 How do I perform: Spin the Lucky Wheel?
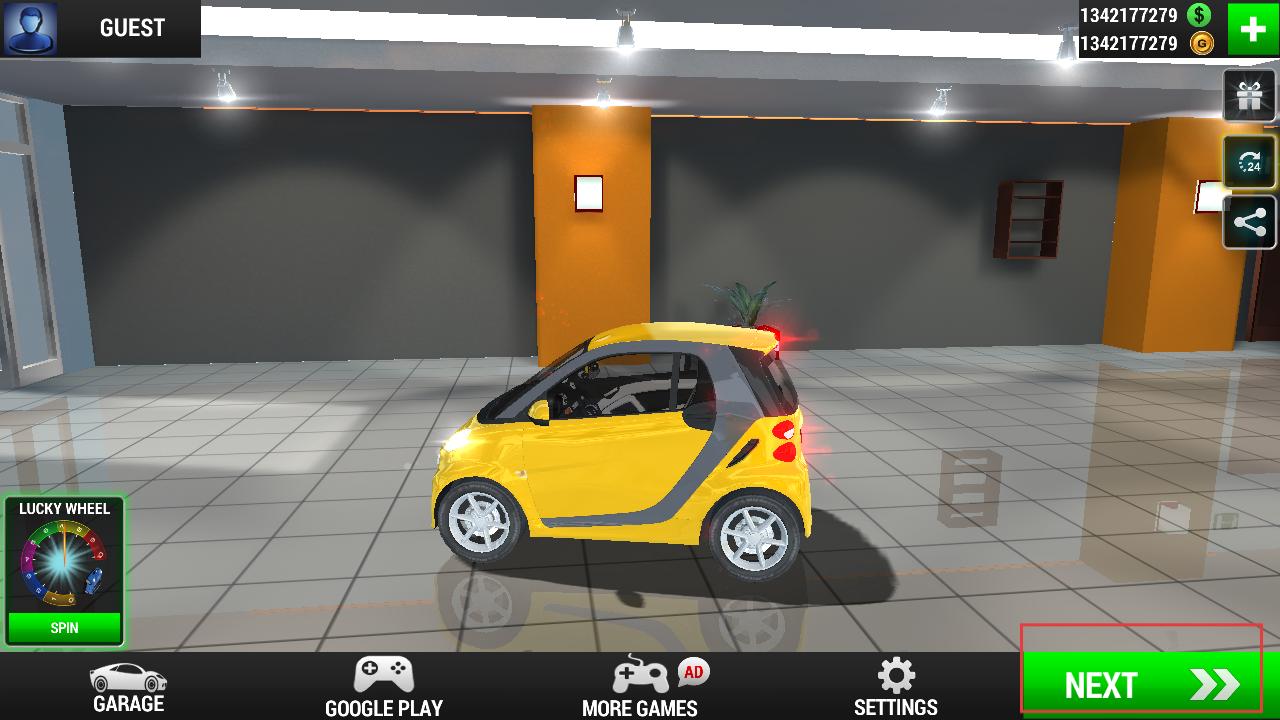[x=64, y=628]
